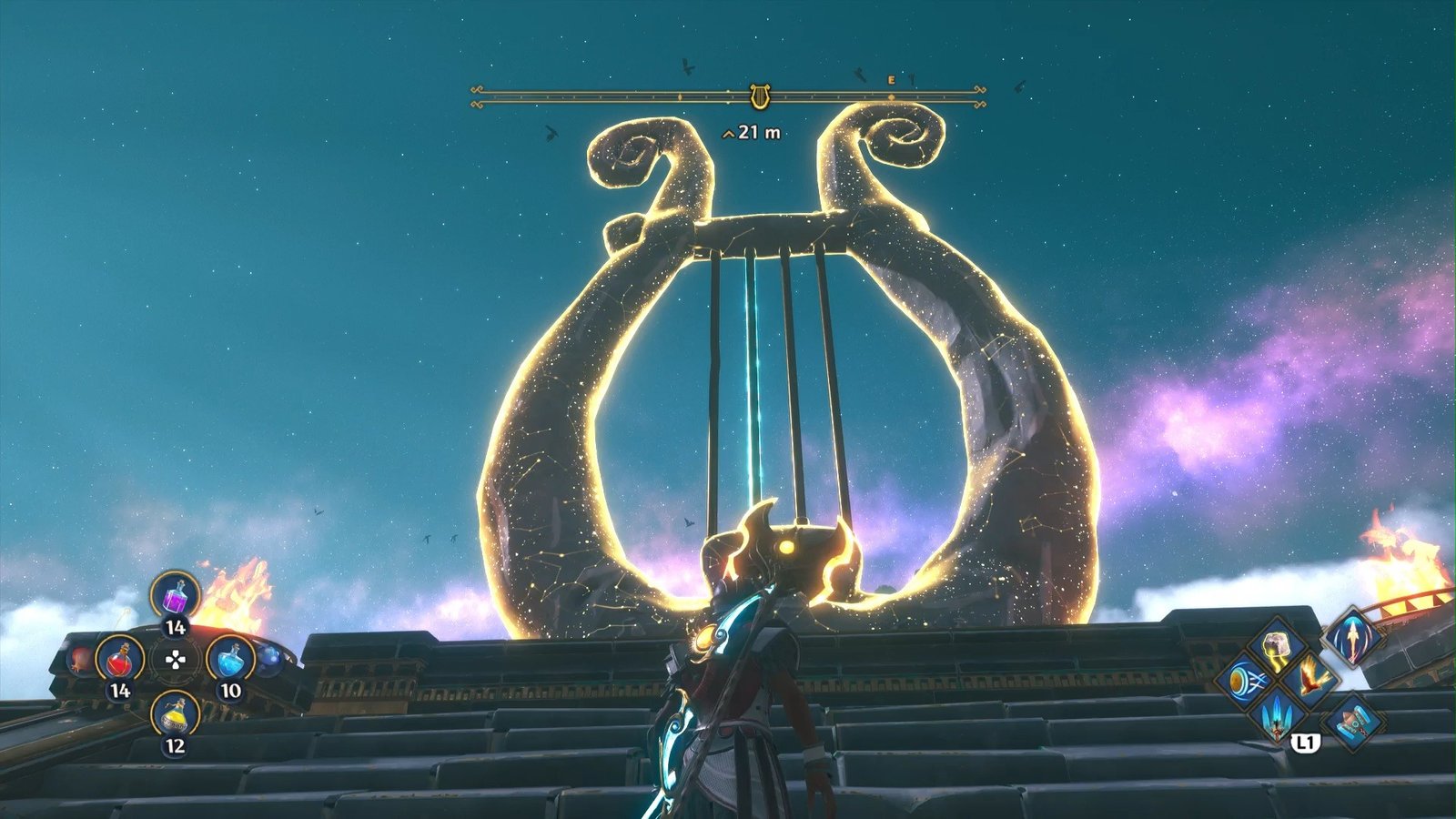
Task: Click the lyre marker on the compass
Action: coord(758,95)
